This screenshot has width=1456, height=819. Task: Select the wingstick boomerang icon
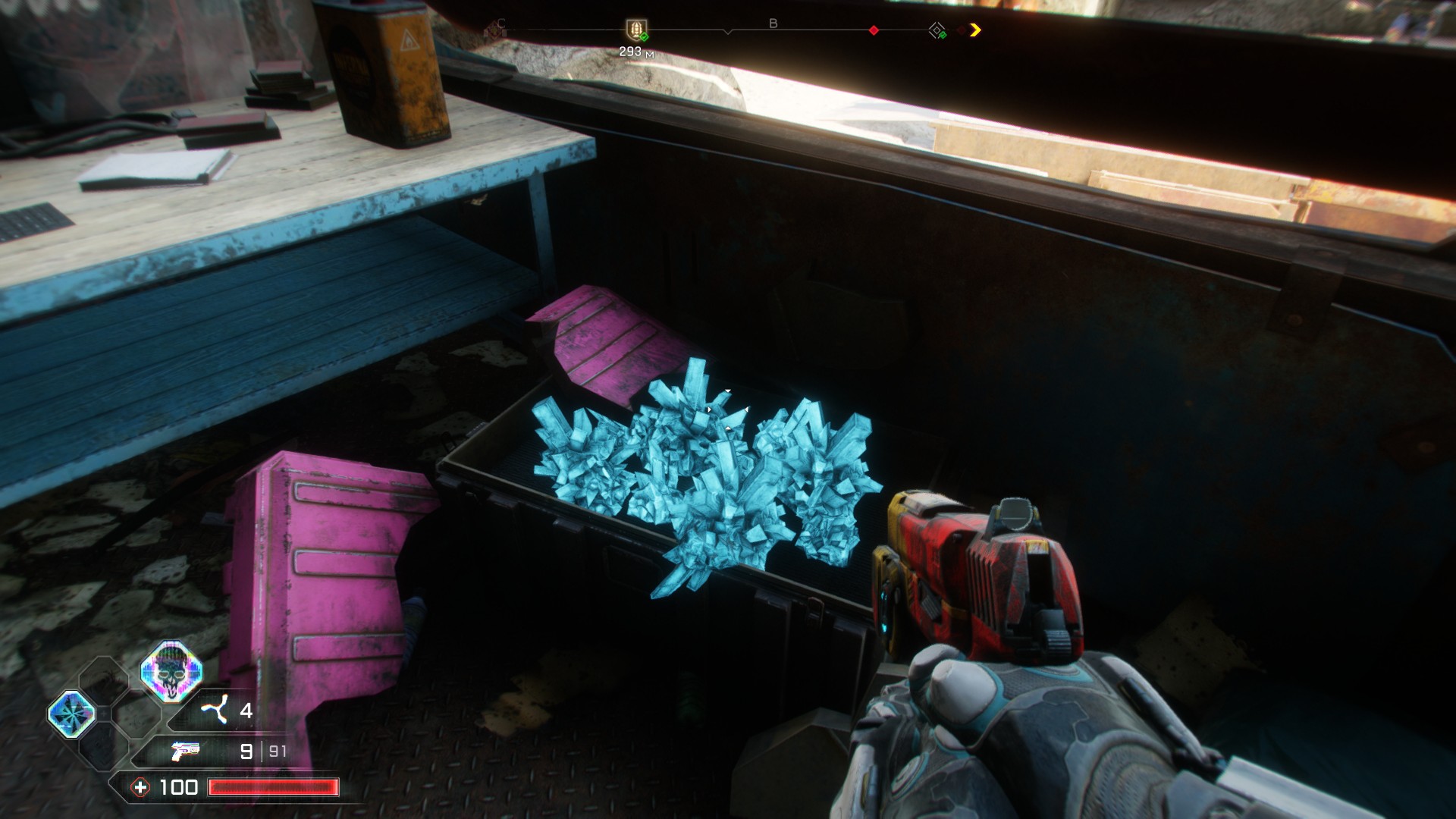(214, 711)
